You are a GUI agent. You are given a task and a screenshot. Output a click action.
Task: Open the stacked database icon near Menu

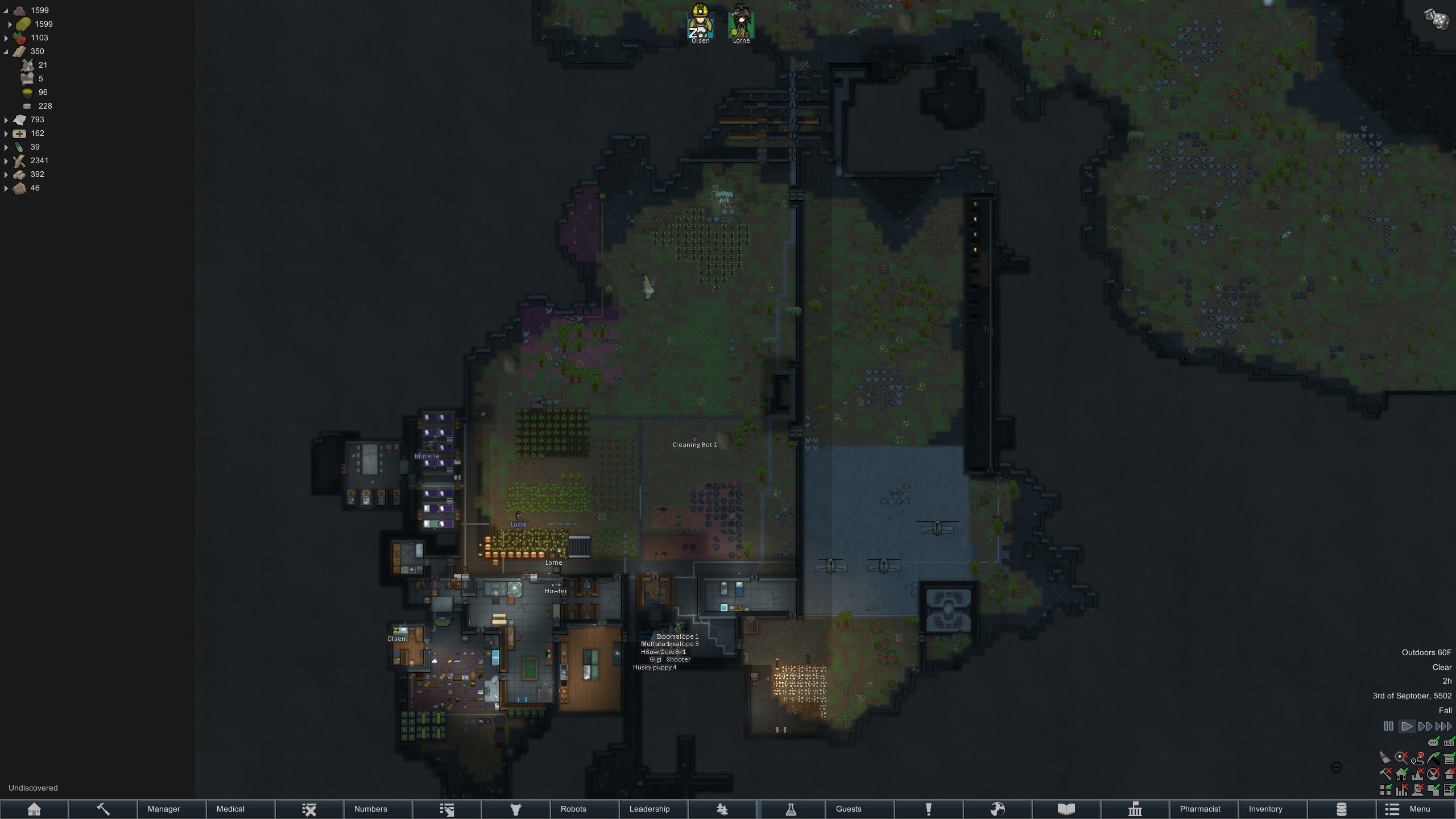click(x=1342, y=809)
